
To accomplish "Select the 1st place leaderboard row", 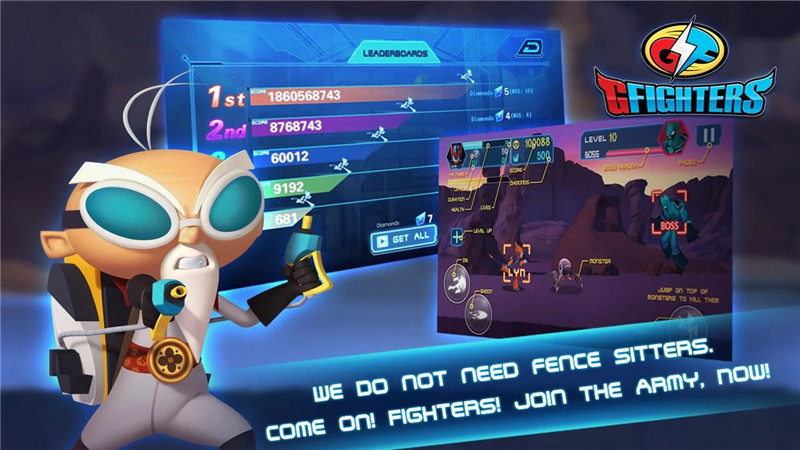I will pyautogui.click(x=330, y=94).
